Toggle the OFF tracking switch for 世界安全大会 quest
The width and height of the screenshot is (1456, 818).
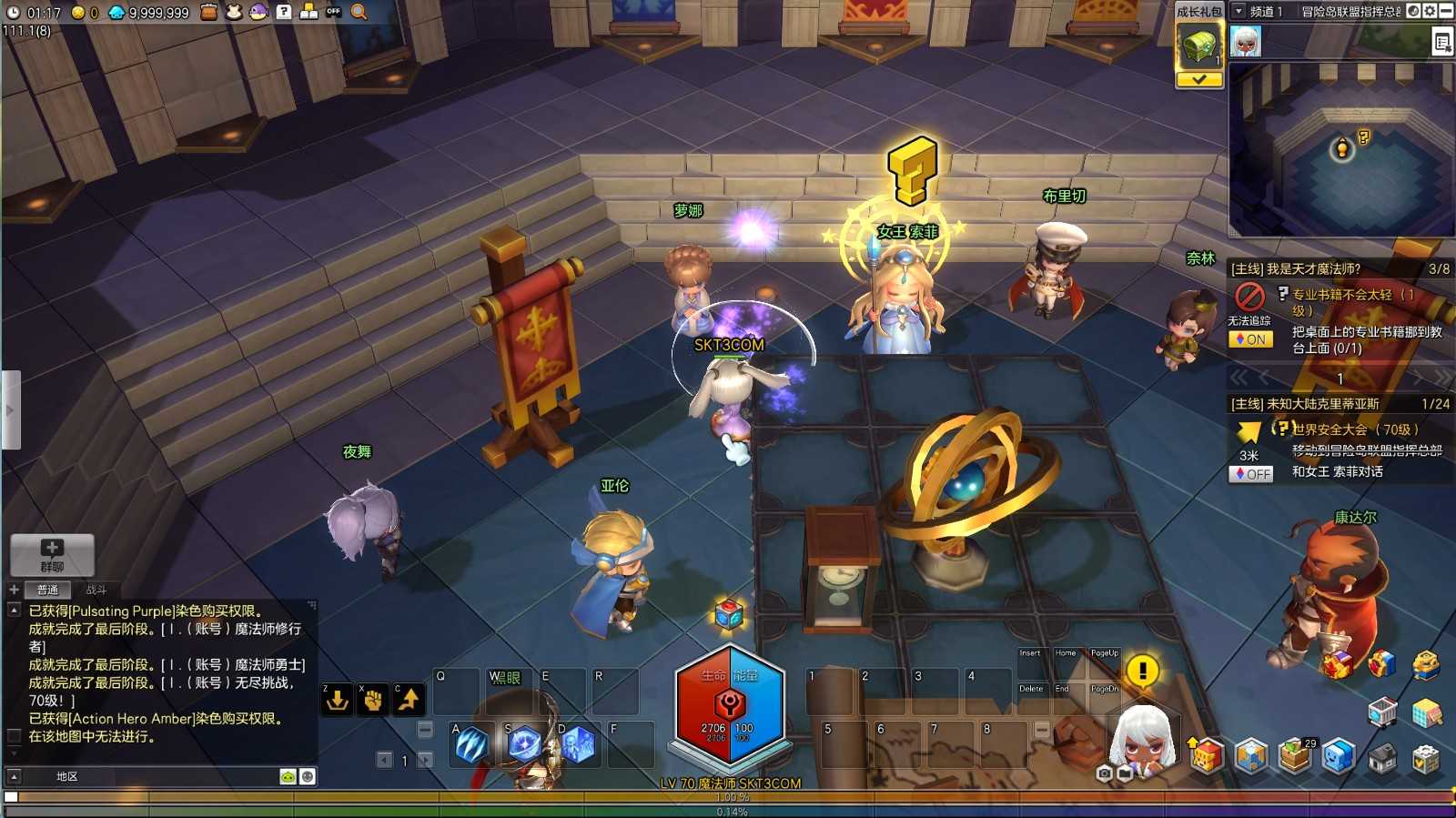[1250, 474]
